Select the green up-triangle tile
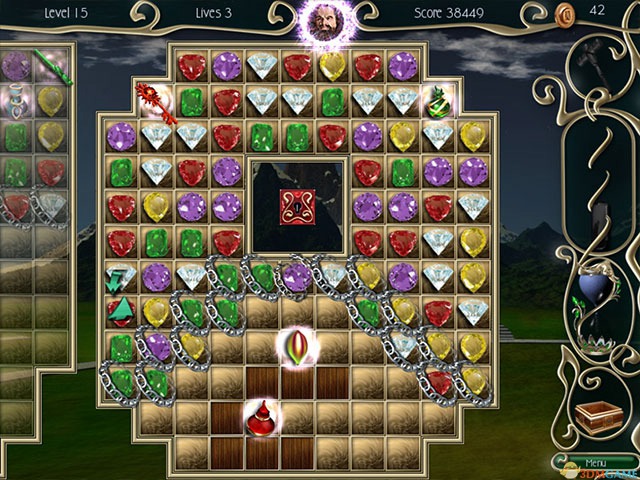 click(121, 309)
